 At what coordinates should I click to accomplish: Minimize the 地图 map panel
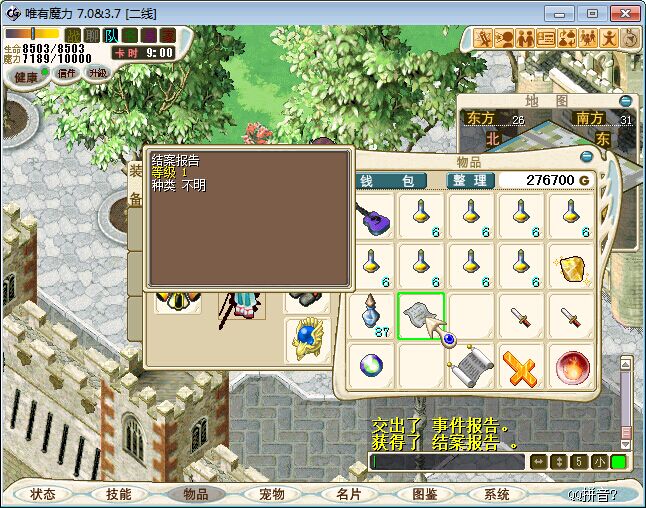pyautogui.click(x=626, y=101)
